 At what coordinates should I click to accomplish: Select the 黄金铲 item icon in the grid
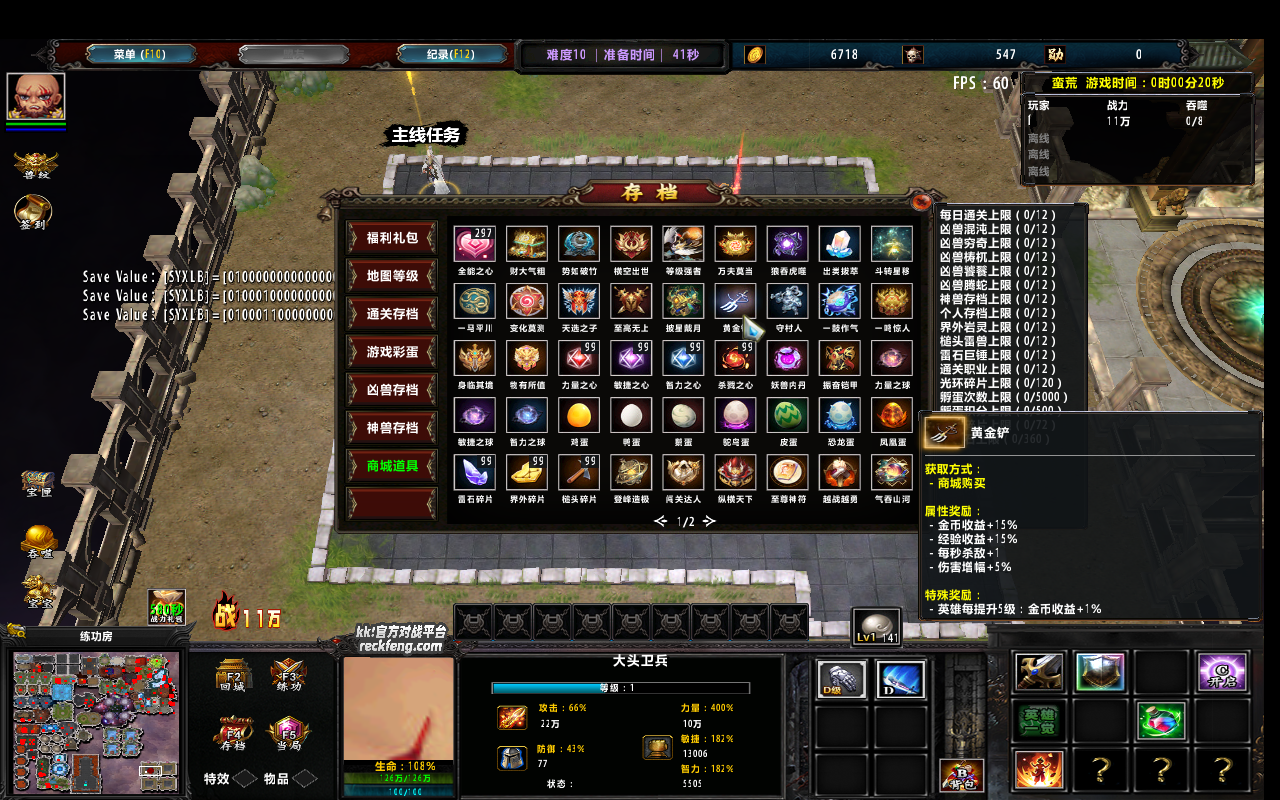pos(735,301)
